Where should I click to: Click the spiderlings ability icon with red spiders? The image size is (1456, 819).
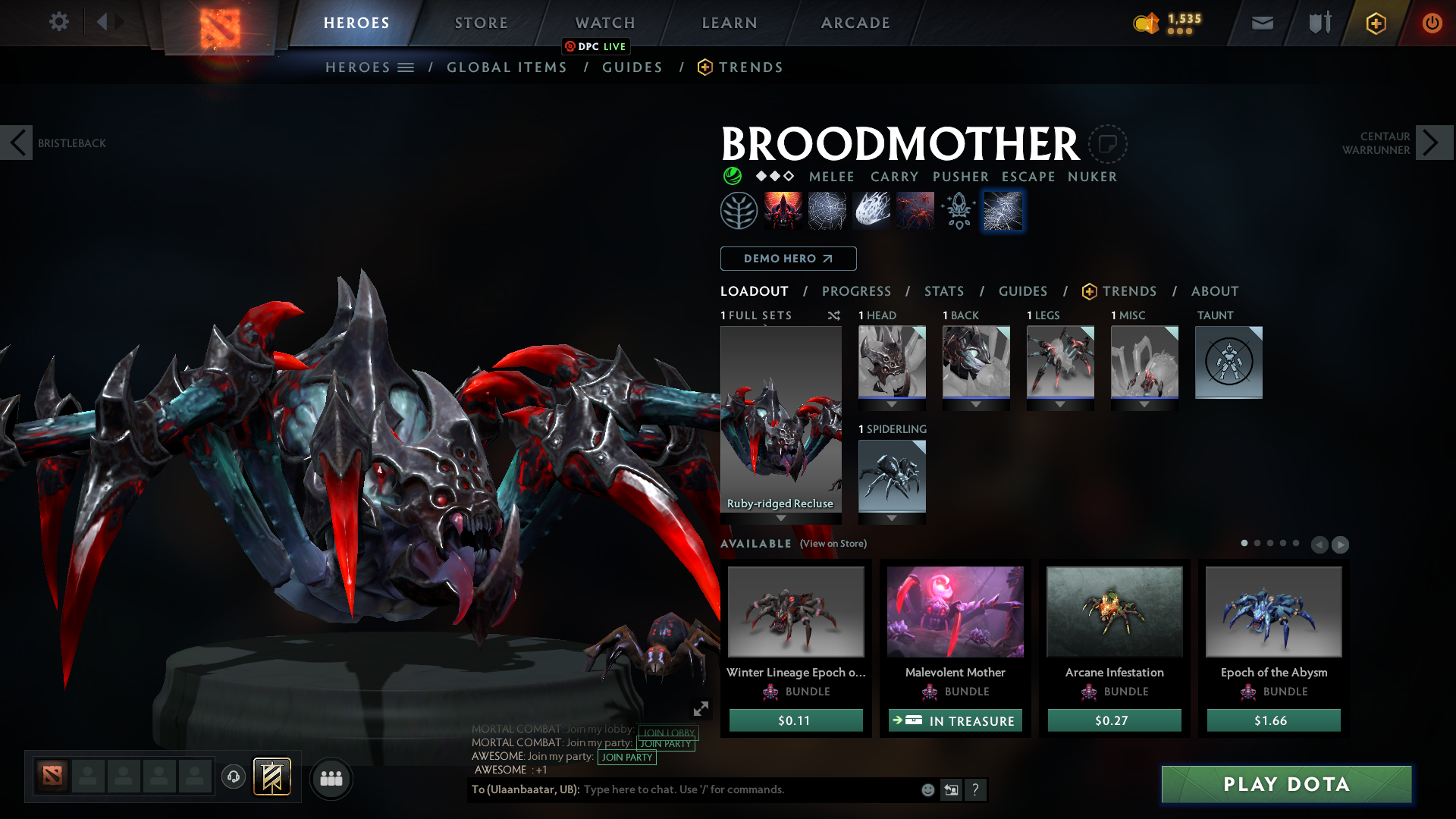915,210
